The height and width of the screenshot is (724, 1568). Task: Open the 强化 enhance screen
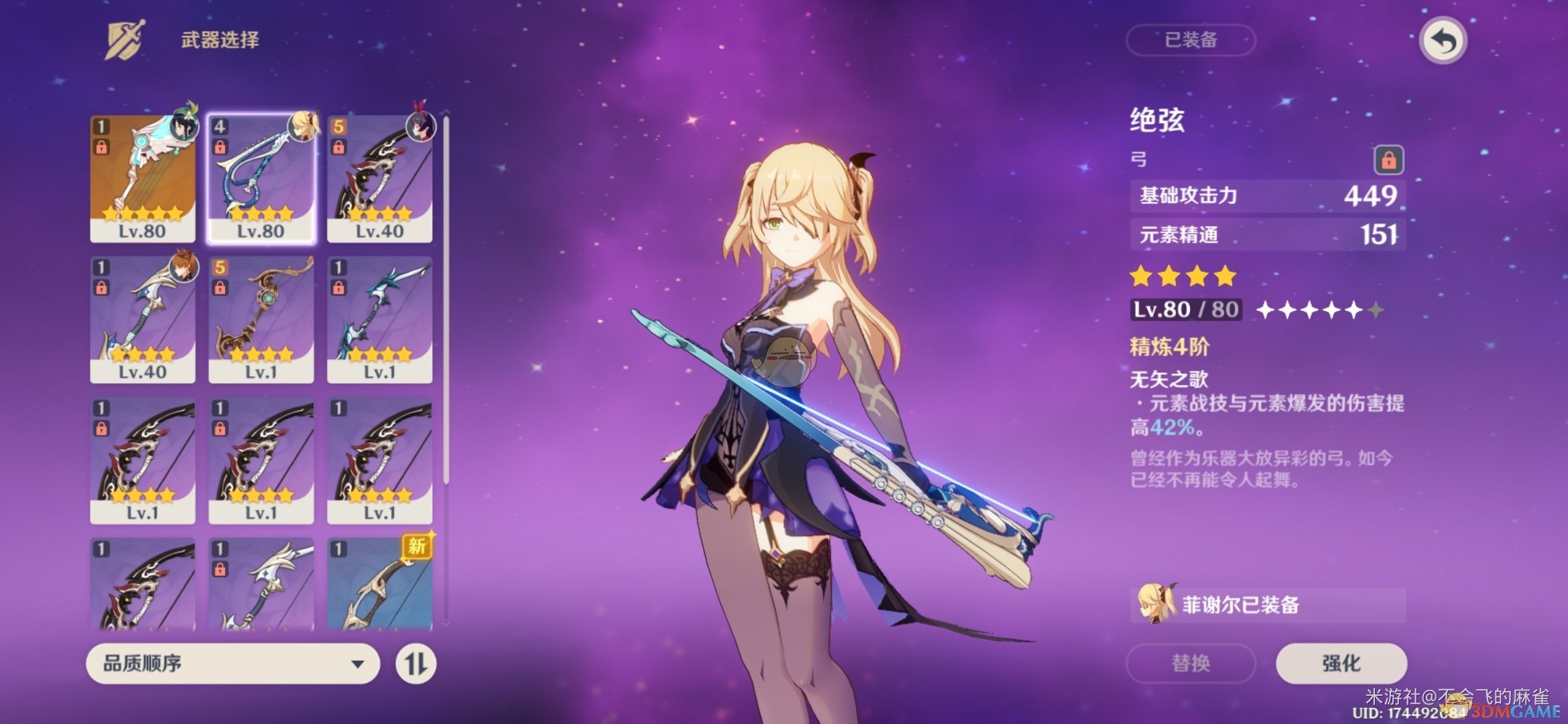(x=1341, y=663)
